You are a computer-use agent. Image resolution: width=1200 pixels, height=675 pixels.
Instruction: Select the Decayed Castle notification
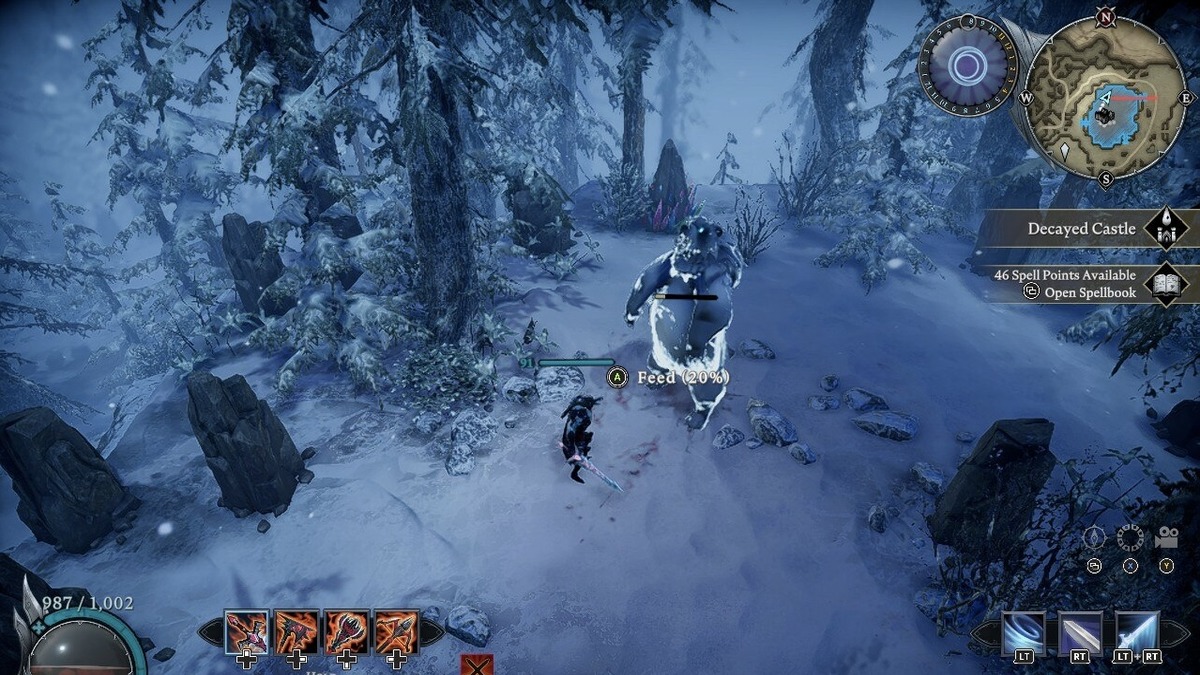(1082, 228)
